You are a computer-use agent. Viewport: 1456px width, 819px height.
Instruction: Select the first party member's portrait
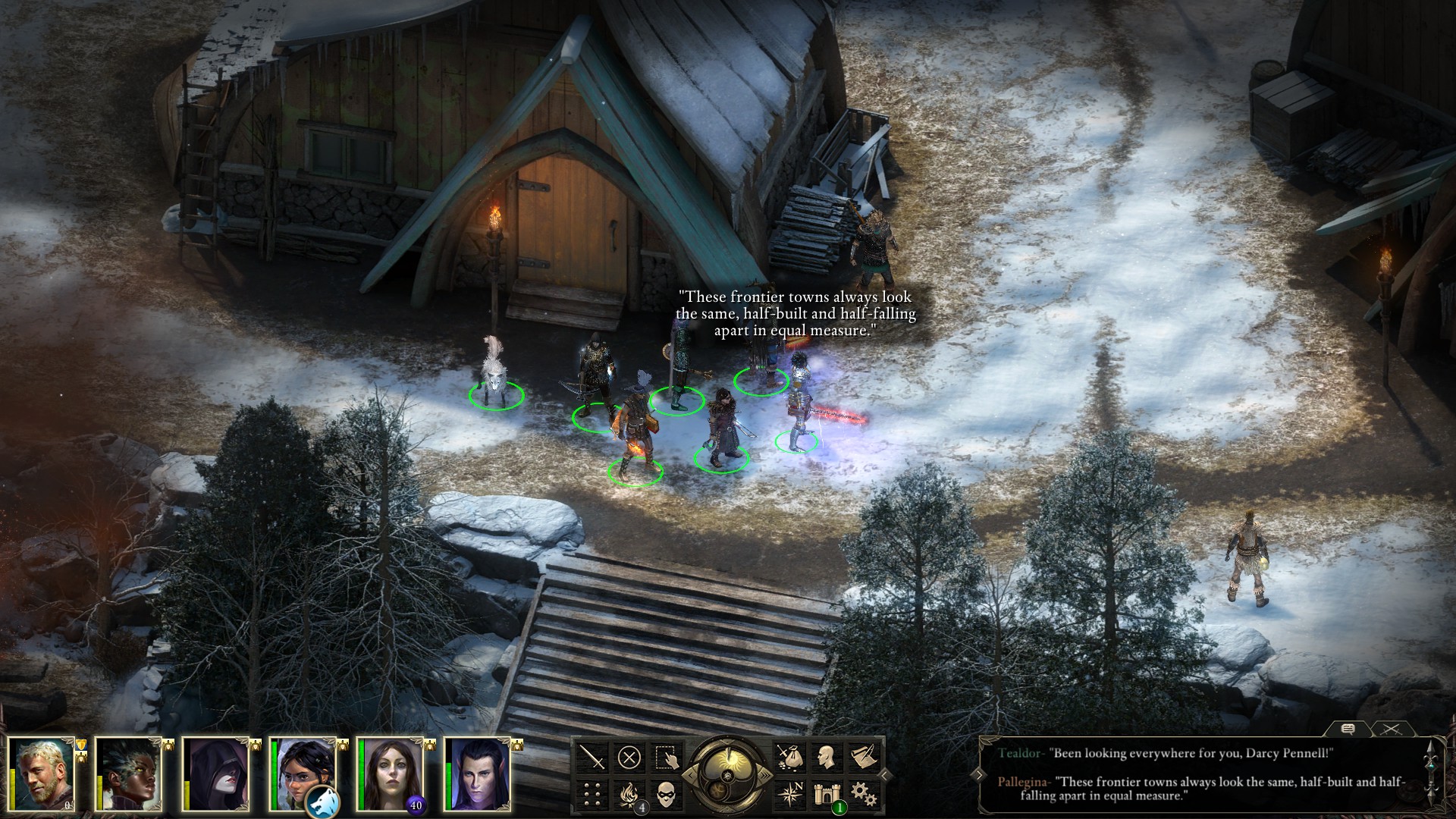click(39, 775)
